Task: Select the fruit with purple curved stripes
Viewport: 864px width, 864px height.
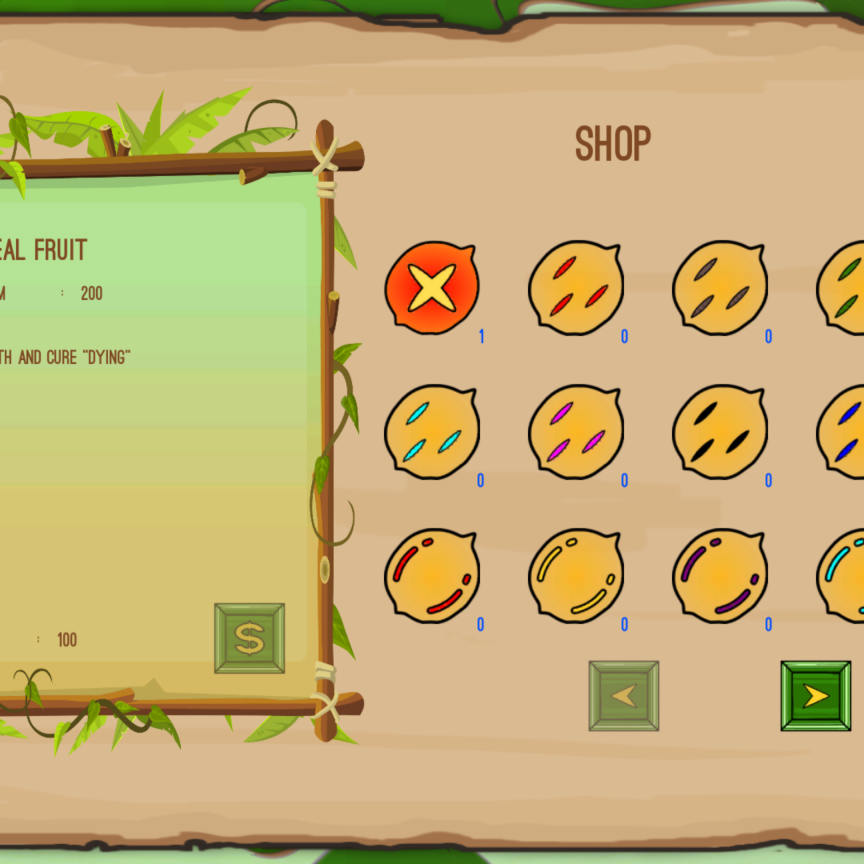Action: (x=720, y=575)
